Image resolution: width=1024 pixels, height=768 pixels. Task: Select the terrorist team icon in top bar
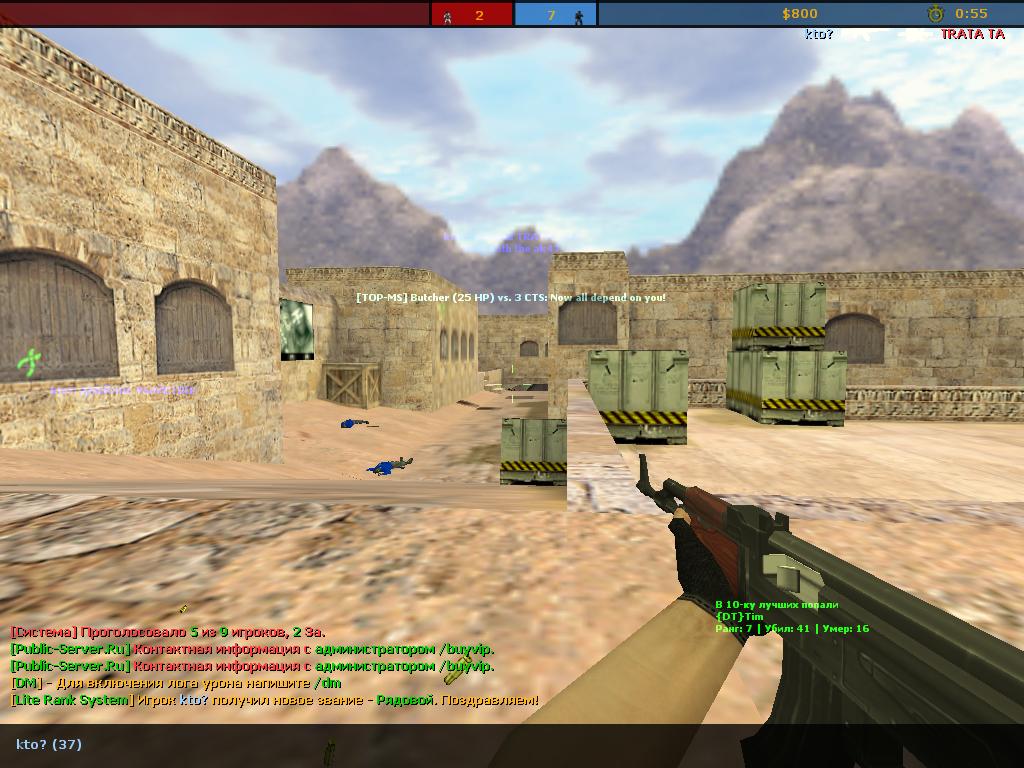click(x=447, y=15)
